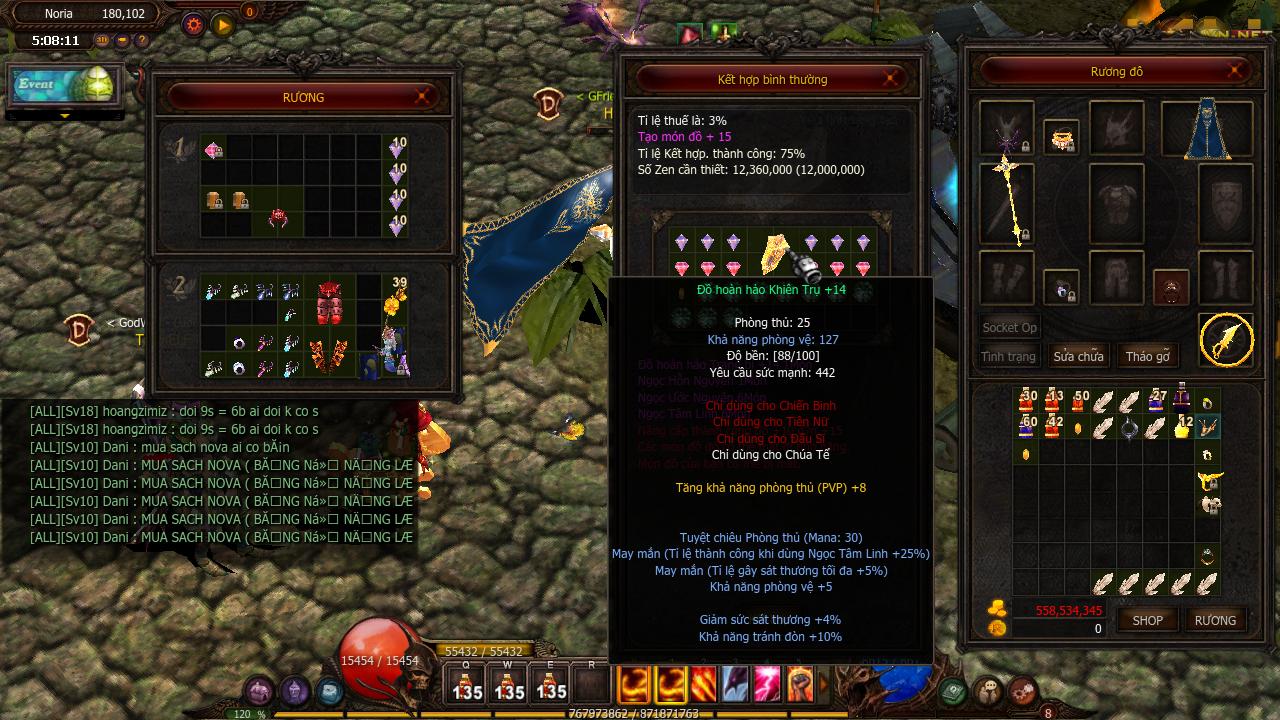Click the question mark help button
1280x720 pixels.
coord(141,40)
